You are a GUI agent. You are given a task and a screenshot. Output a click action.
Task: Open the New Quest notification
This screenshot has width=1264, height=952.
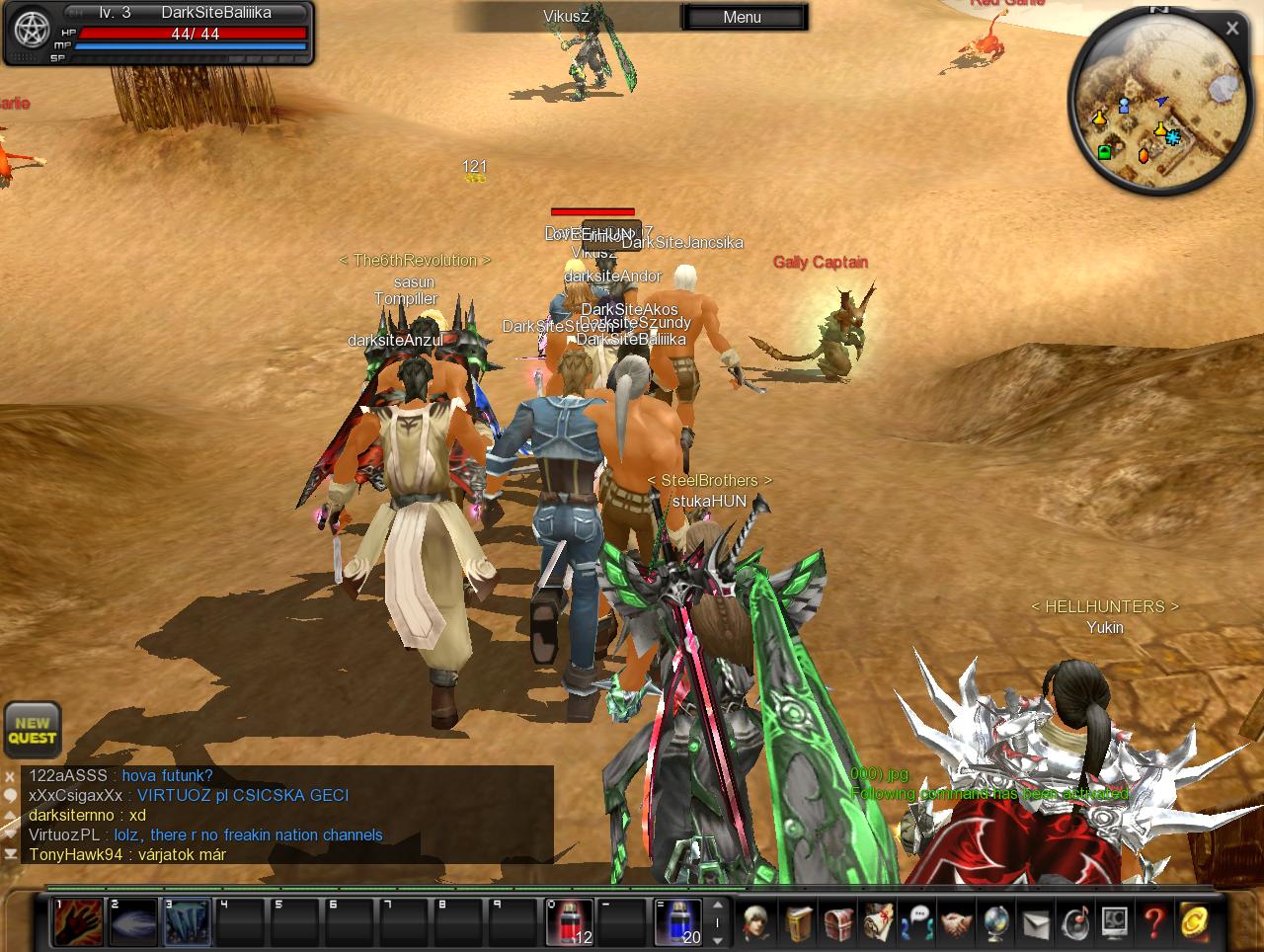click(x=33, y=730)
